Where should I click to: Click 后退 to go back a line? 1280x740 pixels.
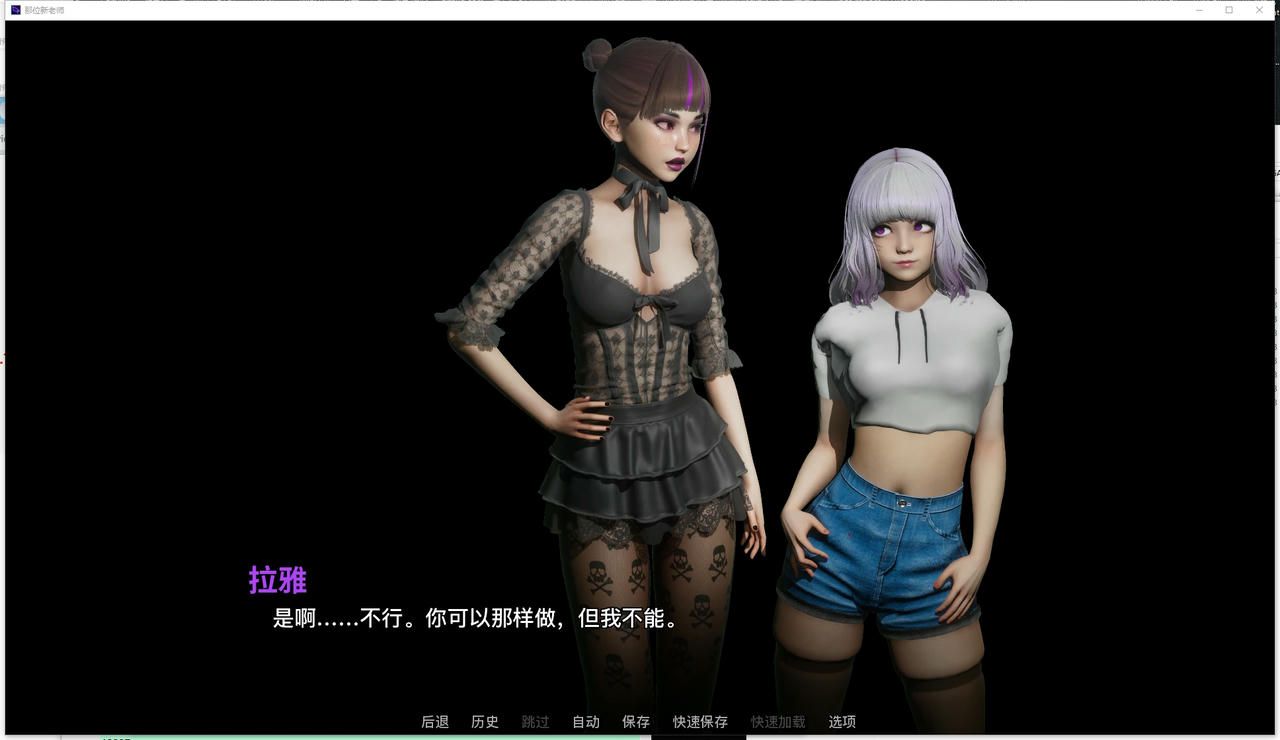[435, 721]
